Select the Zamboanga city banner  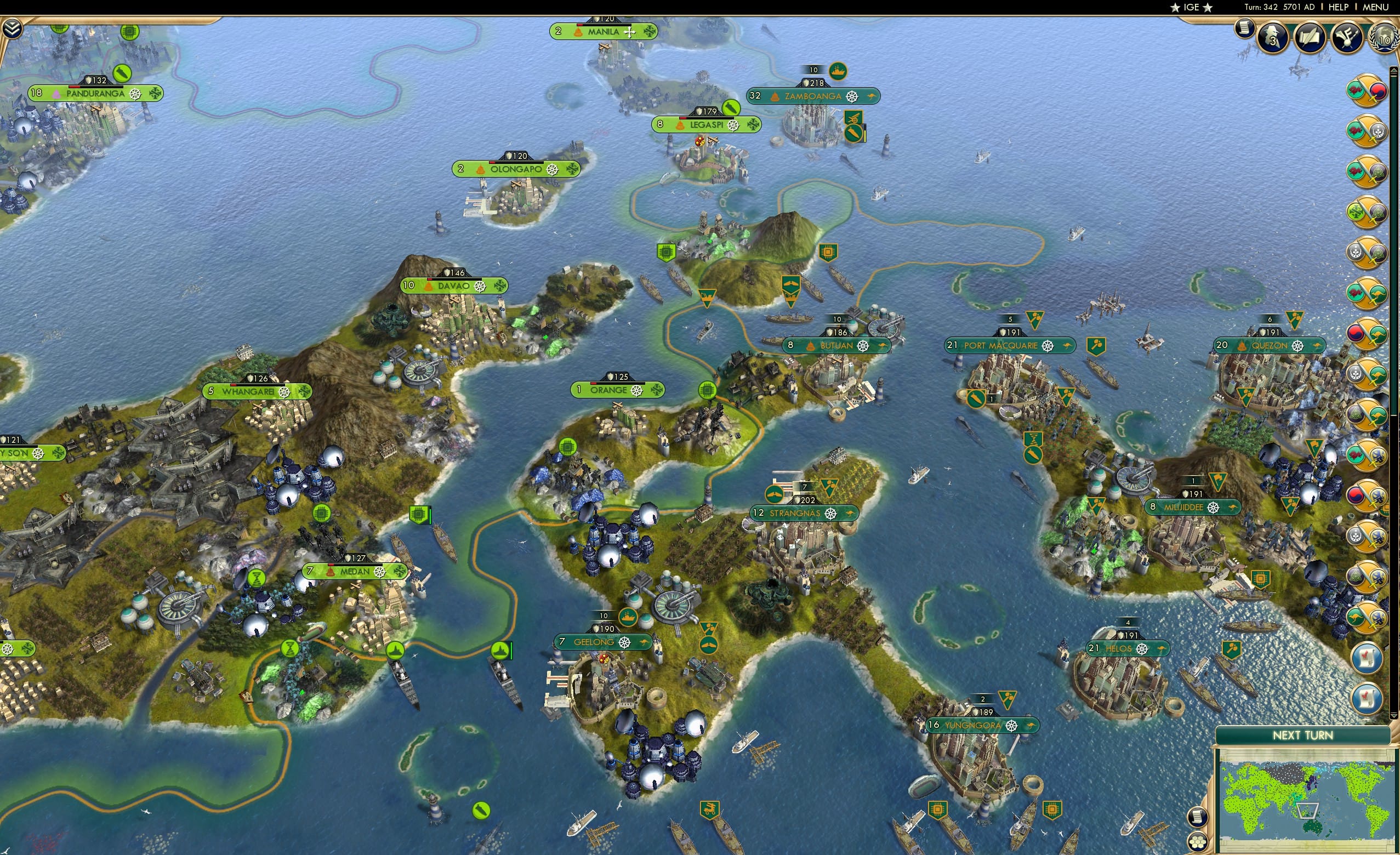(811, 96)
